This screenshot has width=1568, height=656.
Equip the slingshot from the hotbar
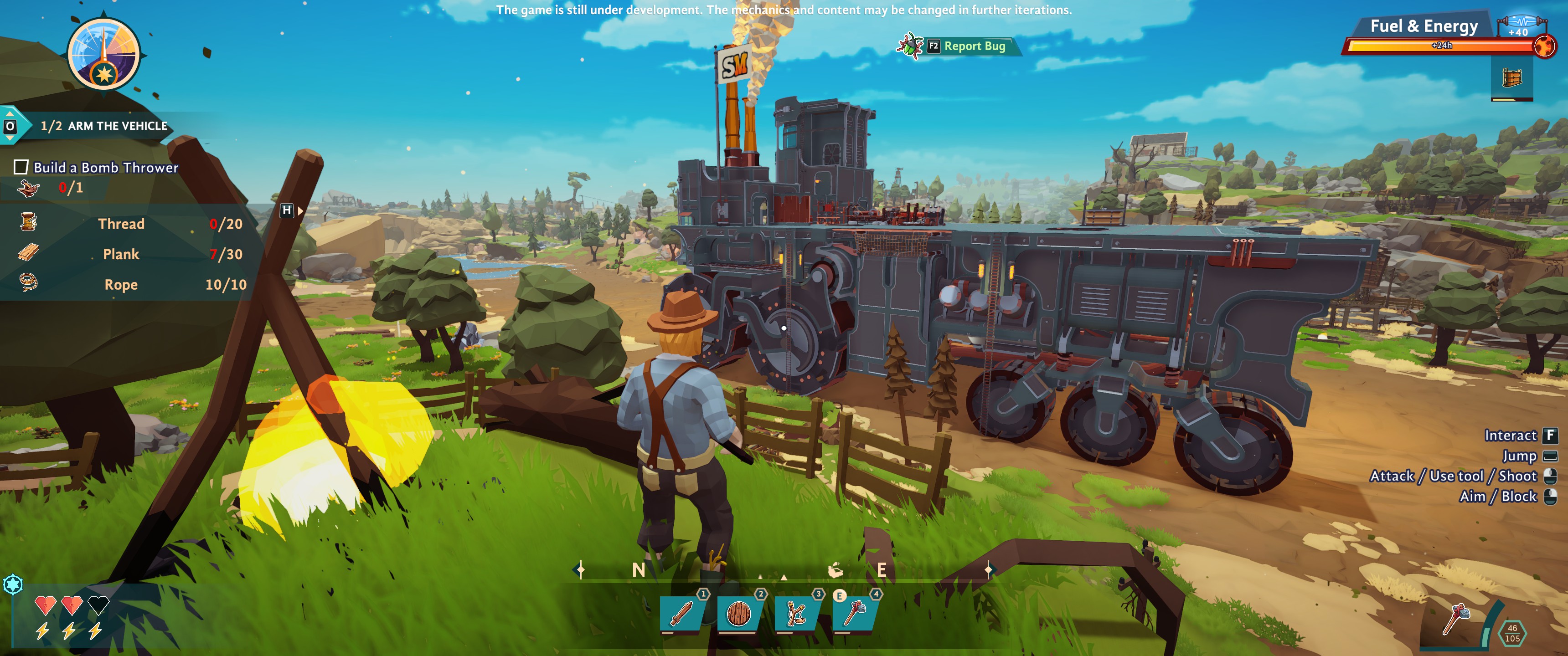(797, 613)
